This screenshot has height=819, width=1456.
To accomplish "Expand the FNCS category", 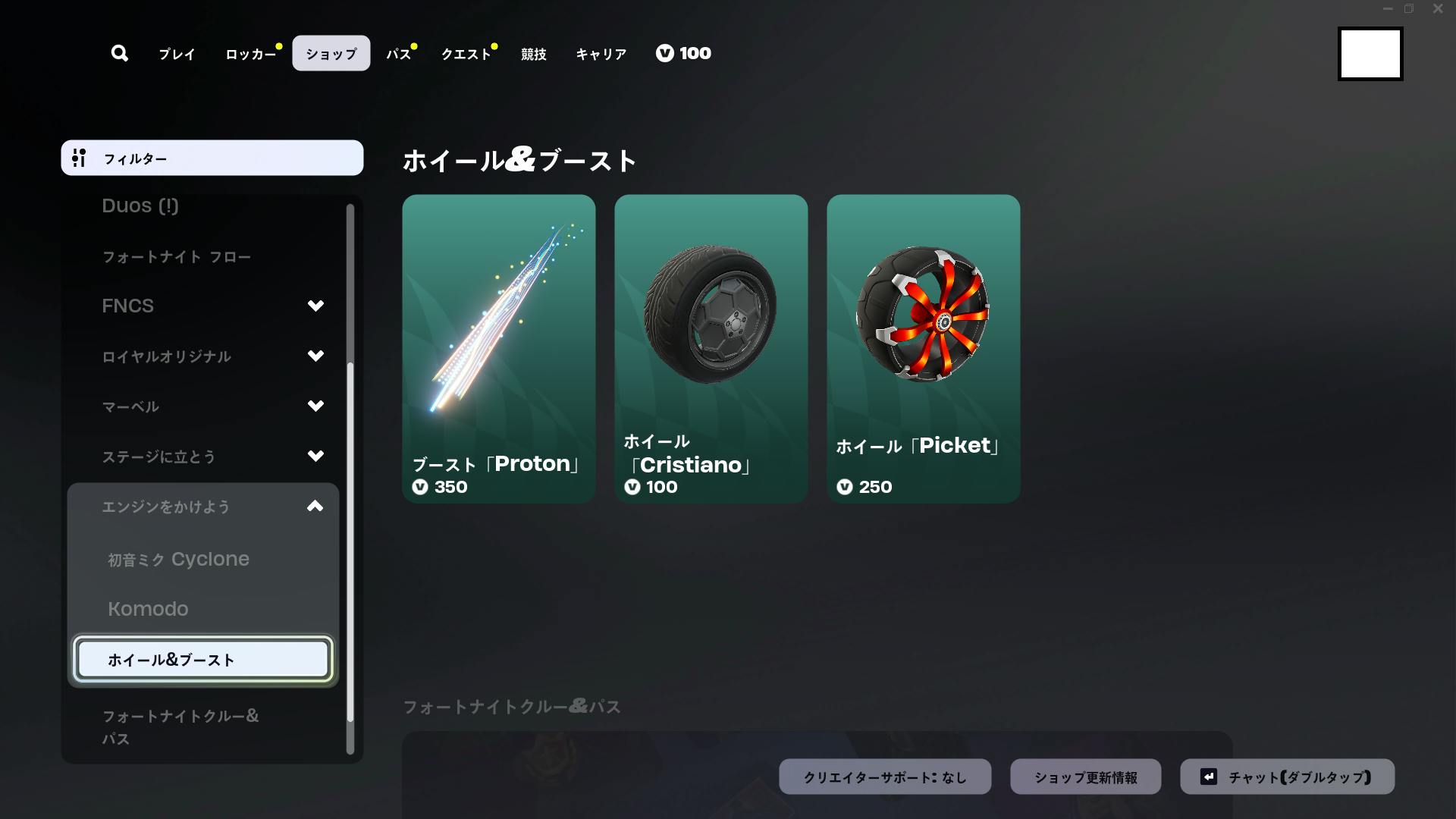I will [x=315, y=306].
